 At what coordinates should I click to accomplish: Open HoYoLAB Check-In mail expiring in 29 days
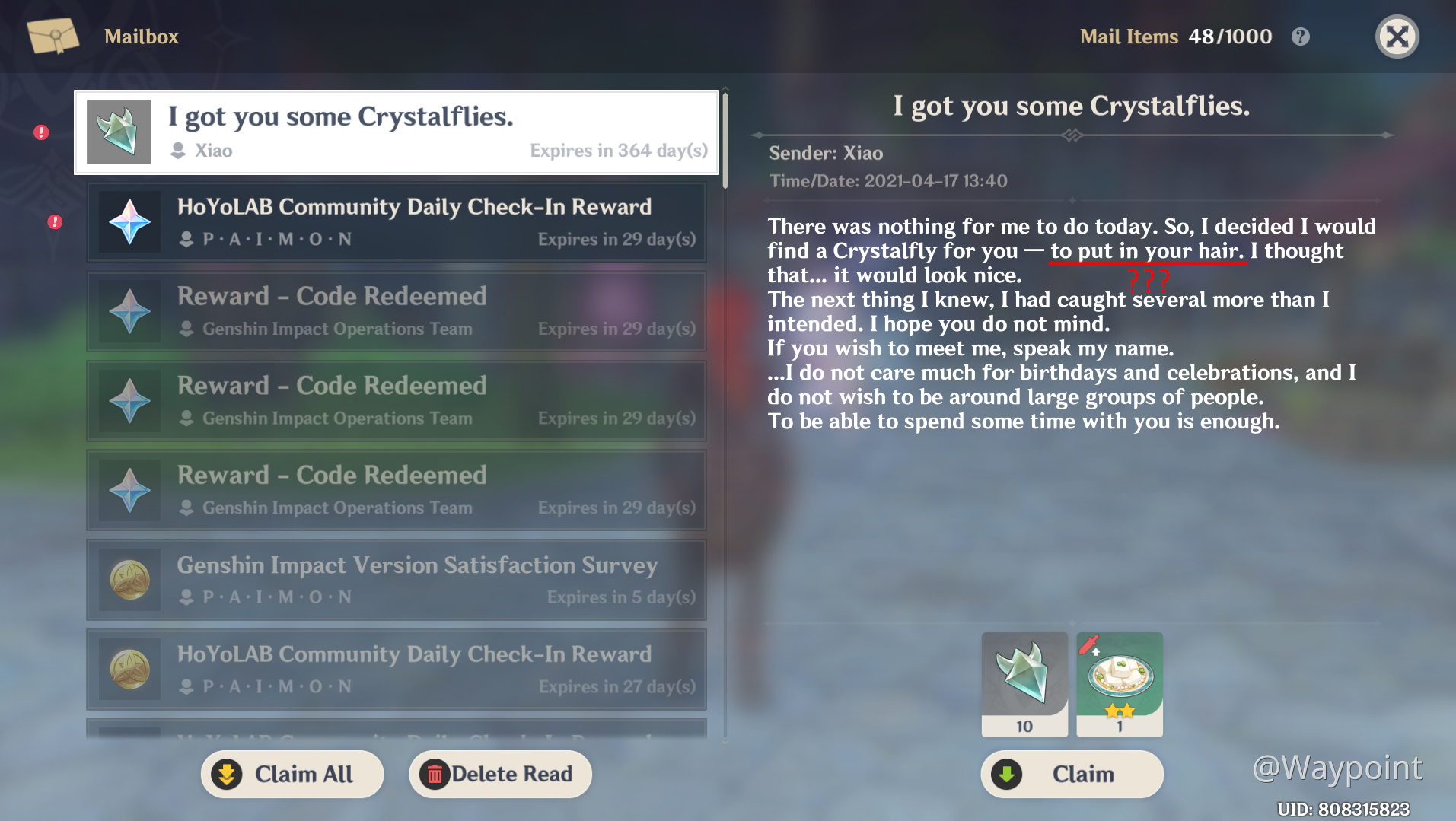point(396,222)
